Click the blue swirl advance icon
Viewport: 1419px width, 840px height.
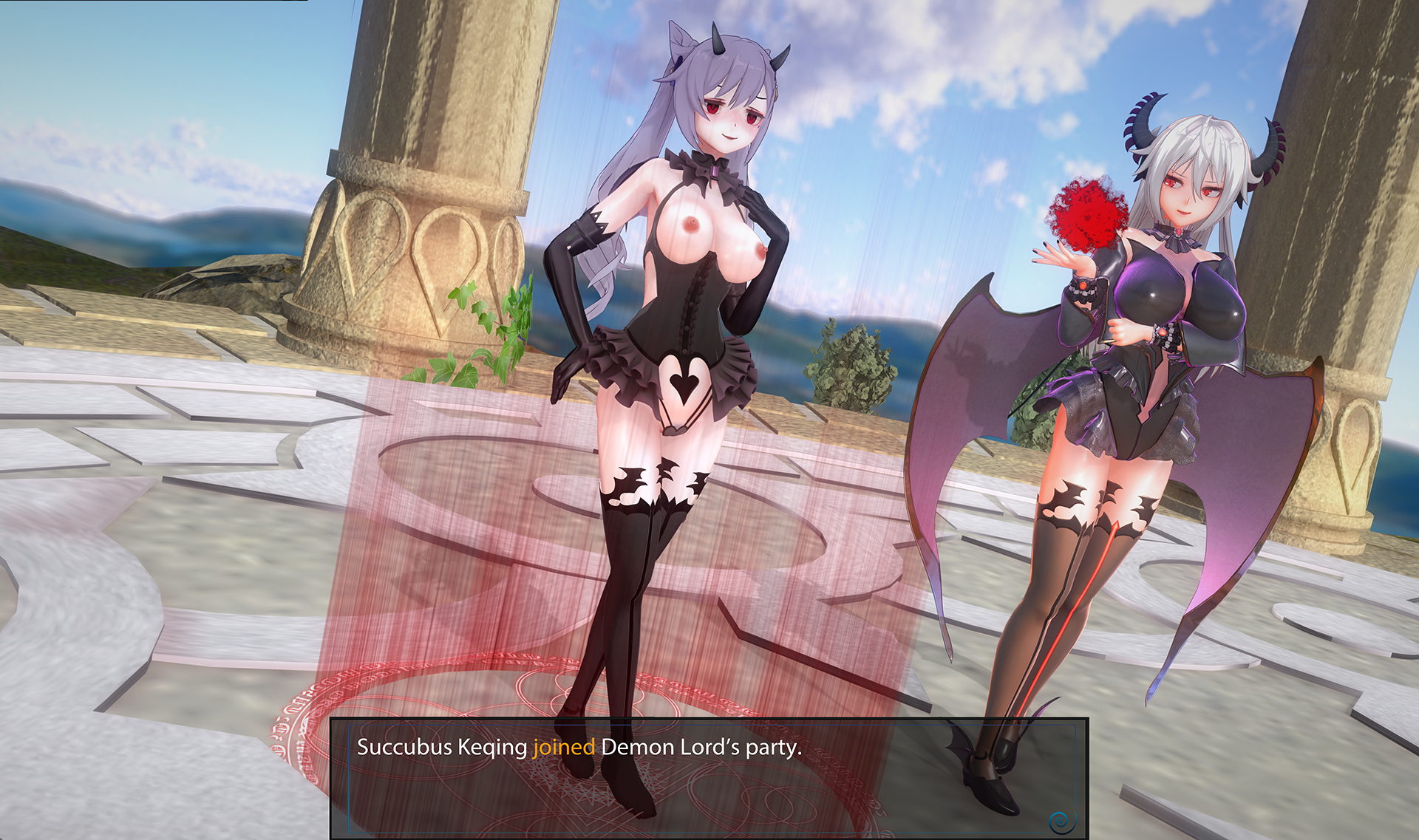click(x=1061, y=820)
